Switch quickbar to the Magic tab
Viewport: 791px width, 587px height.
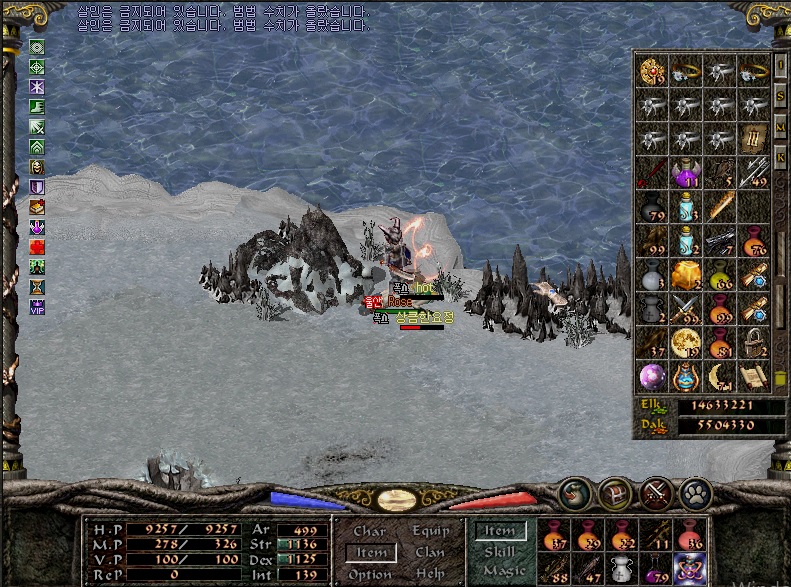503,572
